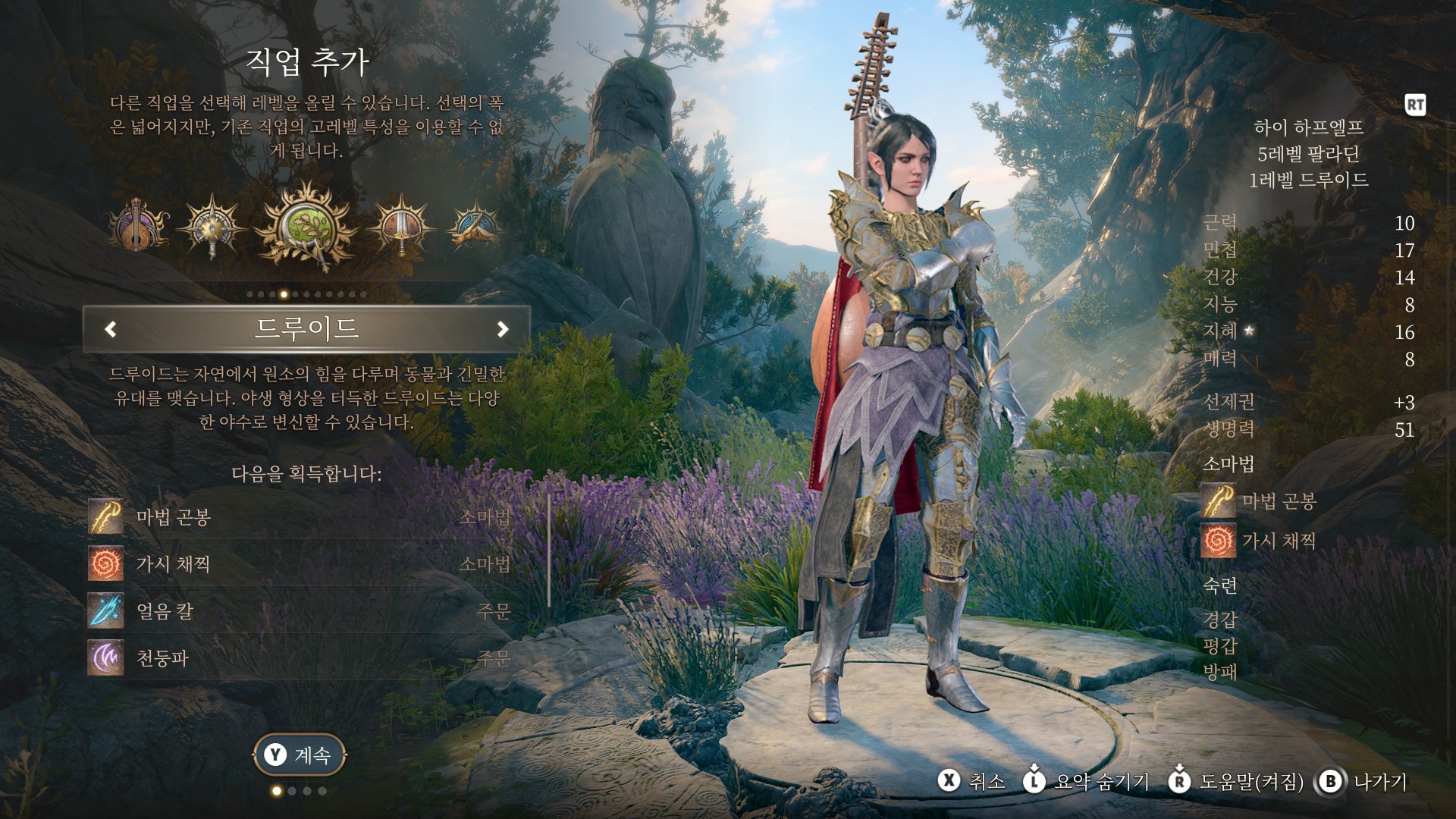Choose the 천둥파 spell row
Viewport: 1456px width, 819px height.
coord(303,657)
